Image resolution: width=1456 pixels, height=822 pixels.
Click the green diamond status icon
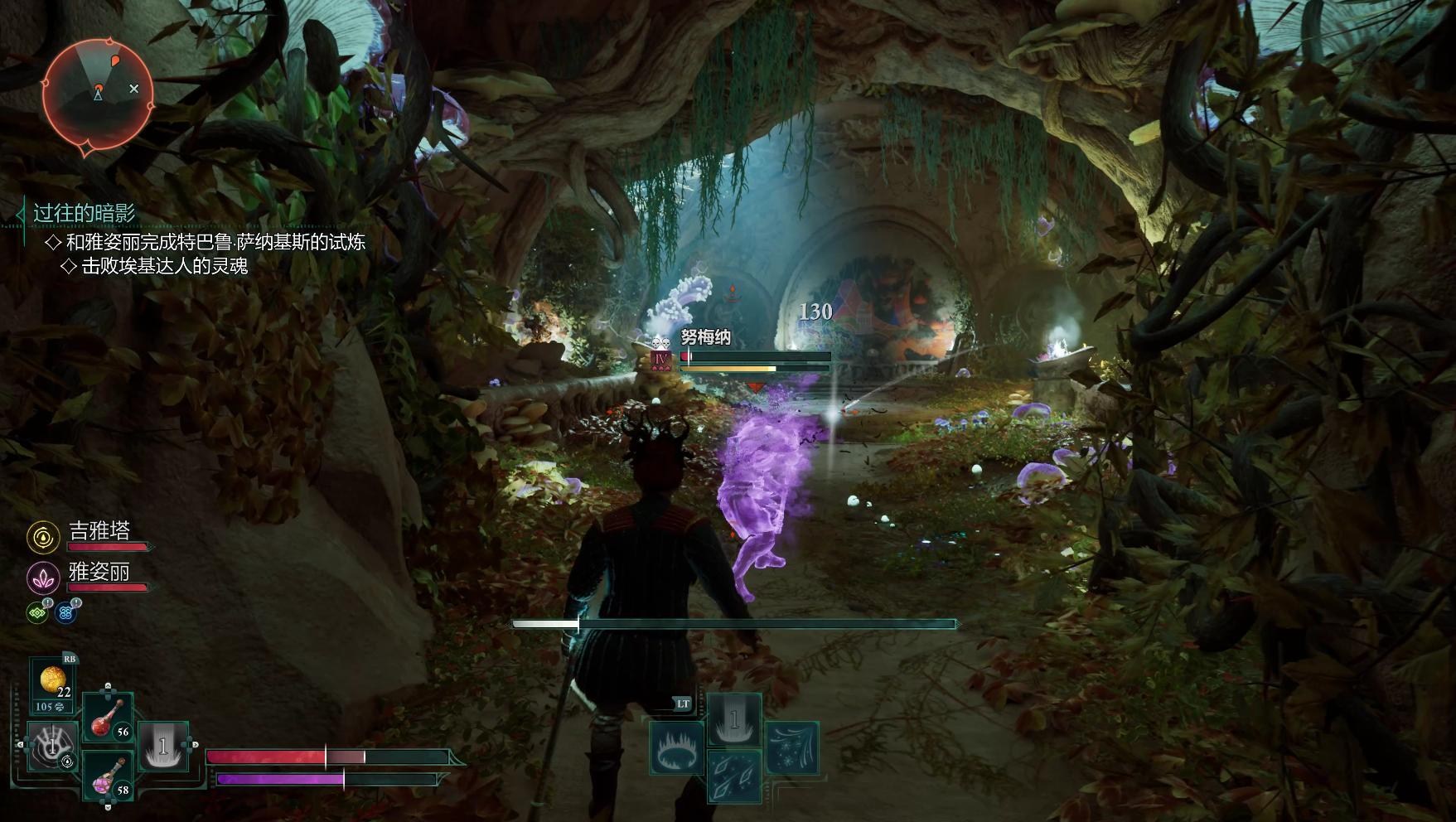point(37,612)
